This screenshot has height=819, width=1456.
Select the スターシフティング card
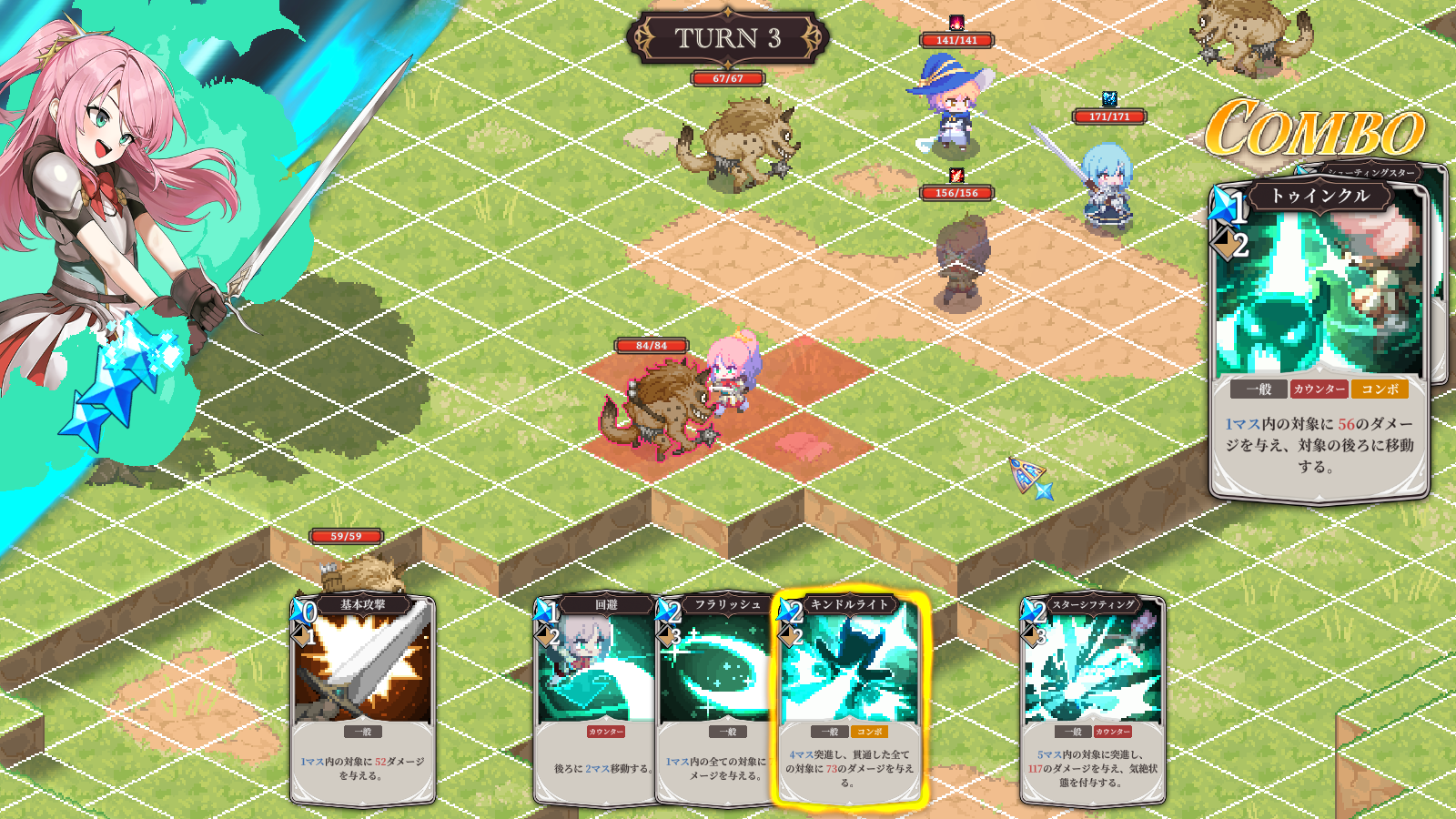pyautogui.click(x=1092, y=699)
